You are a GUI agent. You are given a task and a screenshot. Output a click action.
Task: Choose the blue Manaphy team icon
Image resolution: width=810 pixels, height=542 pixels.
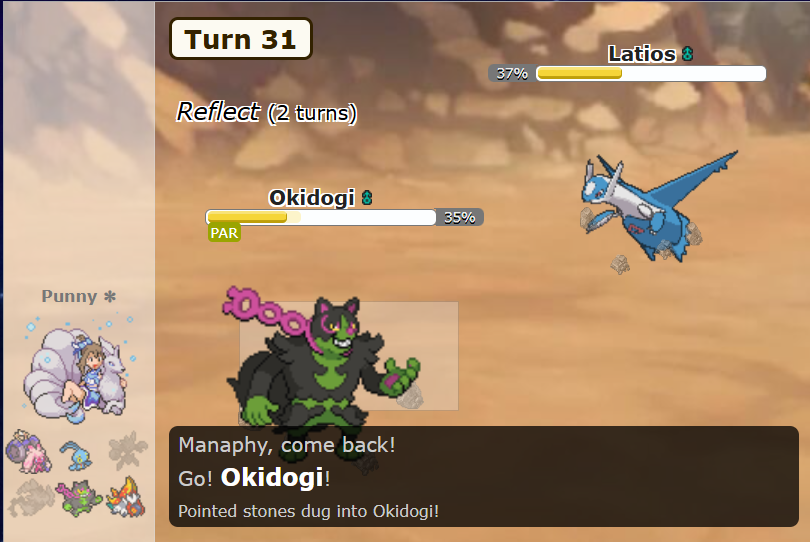76,453
